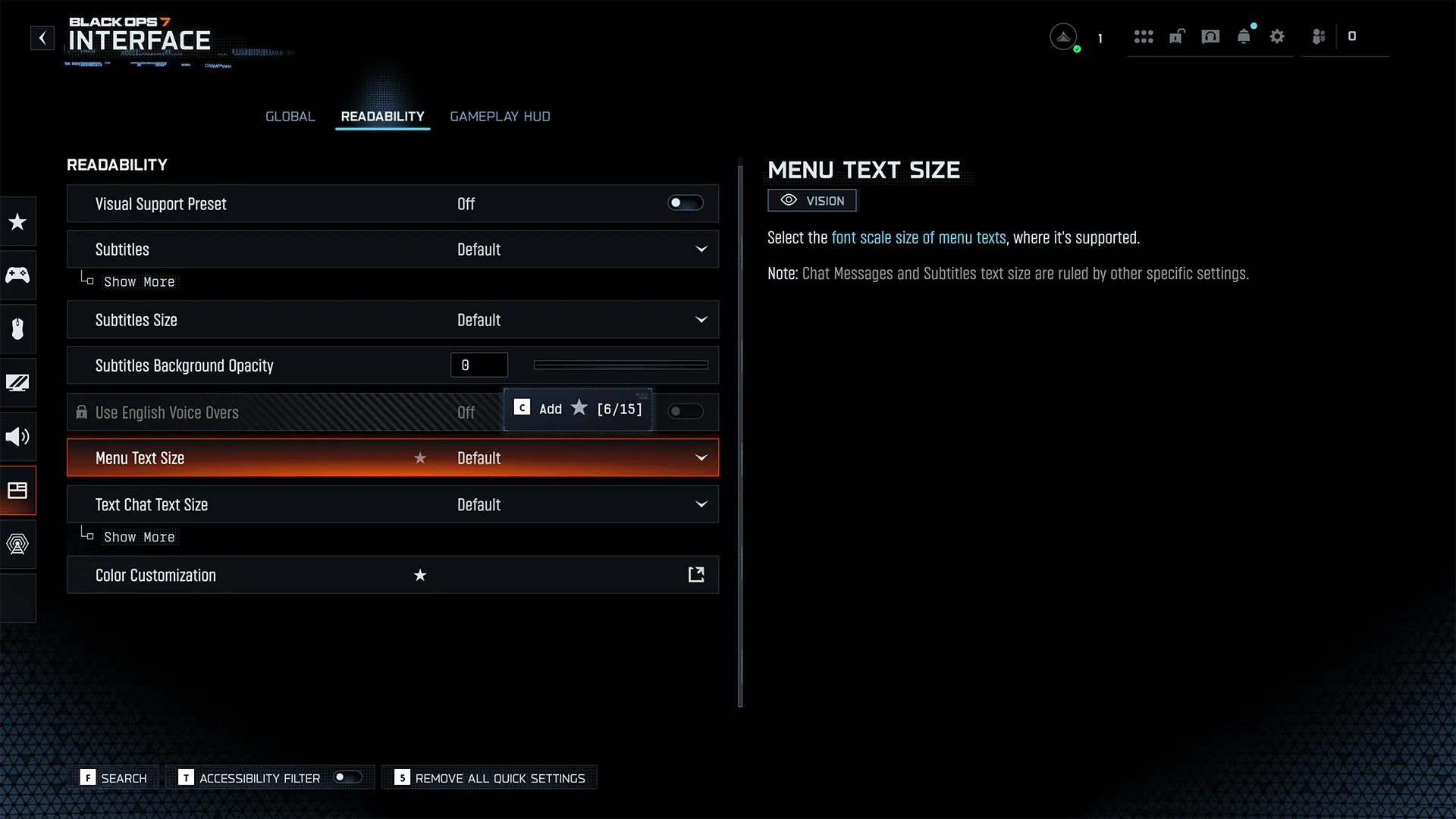Toggle the Accessibility Filter switch
This screenshot has height=819, width=1456.
347,777
